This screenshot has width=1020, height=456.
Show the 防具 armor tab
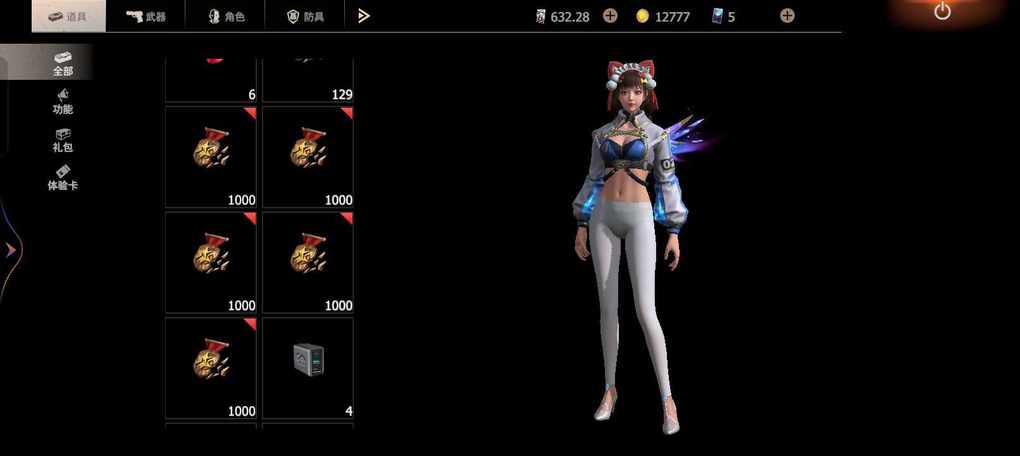[304, 16]
